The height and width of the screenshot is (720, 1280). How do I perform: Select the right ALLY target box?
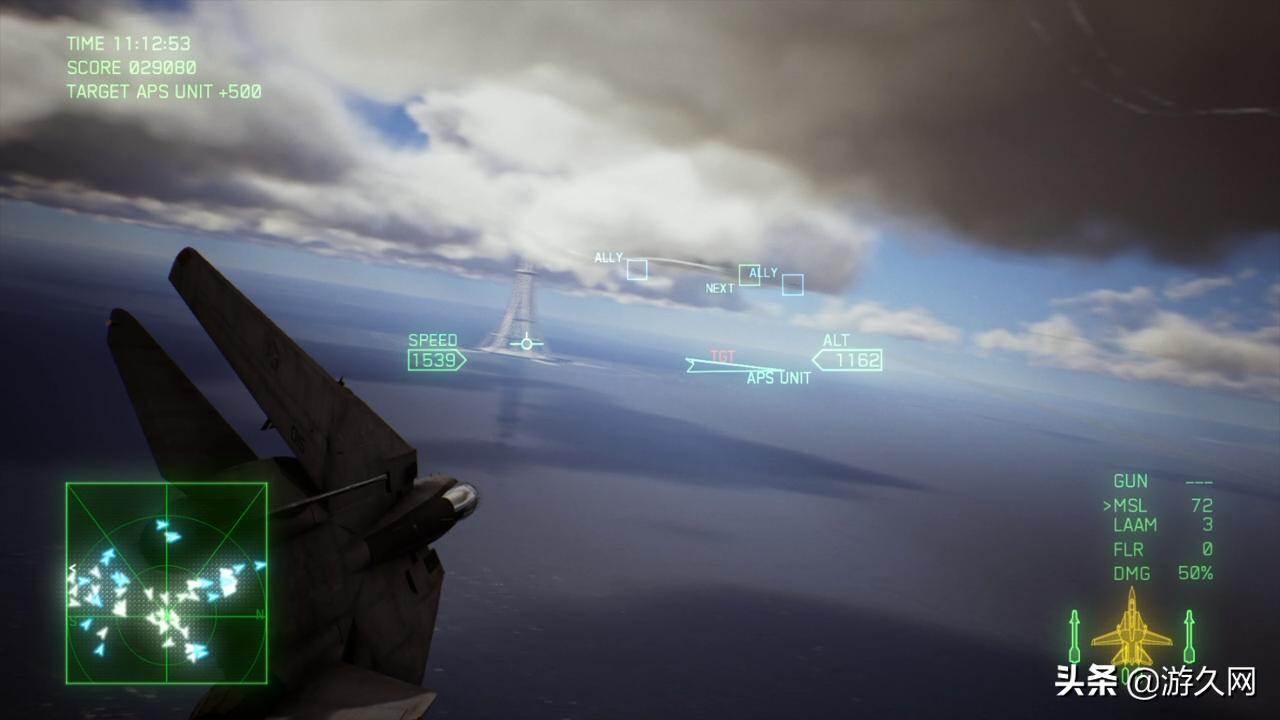point(791,284)
